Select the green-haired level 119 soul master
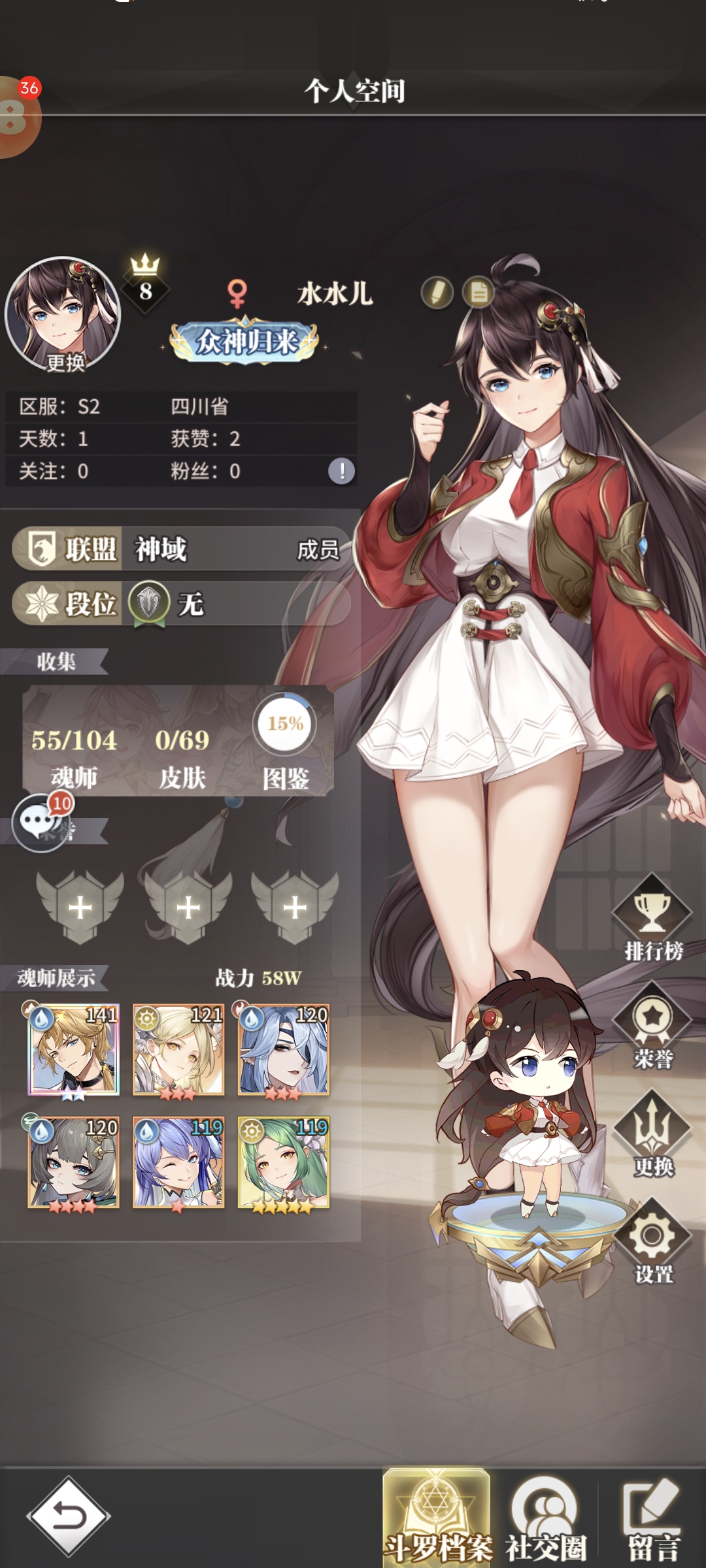Screen dimensions: 706x1568 pos(283,1162)
